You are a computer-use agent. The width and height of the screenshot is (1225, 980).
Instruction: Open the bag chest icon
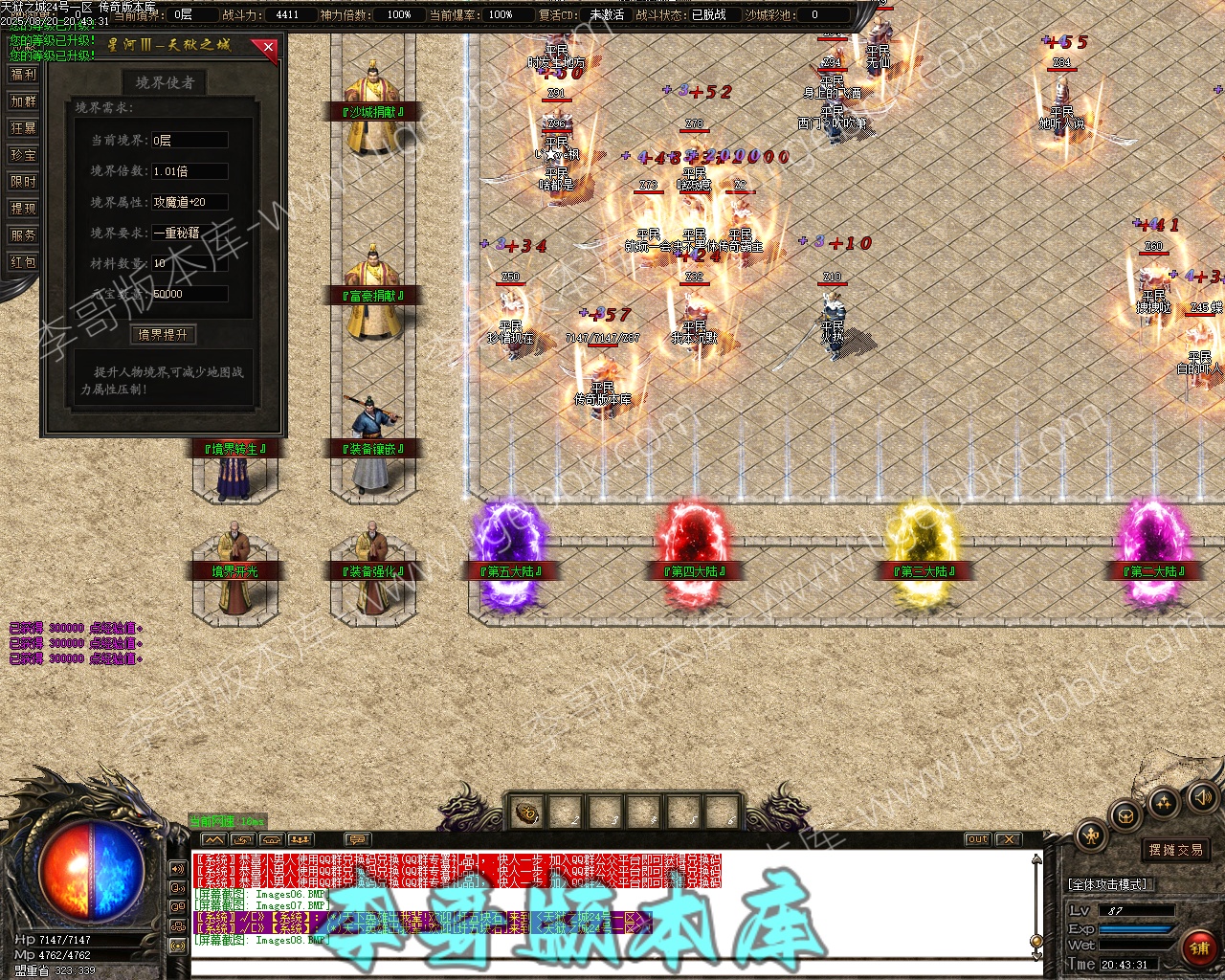pyautogui.click(x=1125, y=816)
